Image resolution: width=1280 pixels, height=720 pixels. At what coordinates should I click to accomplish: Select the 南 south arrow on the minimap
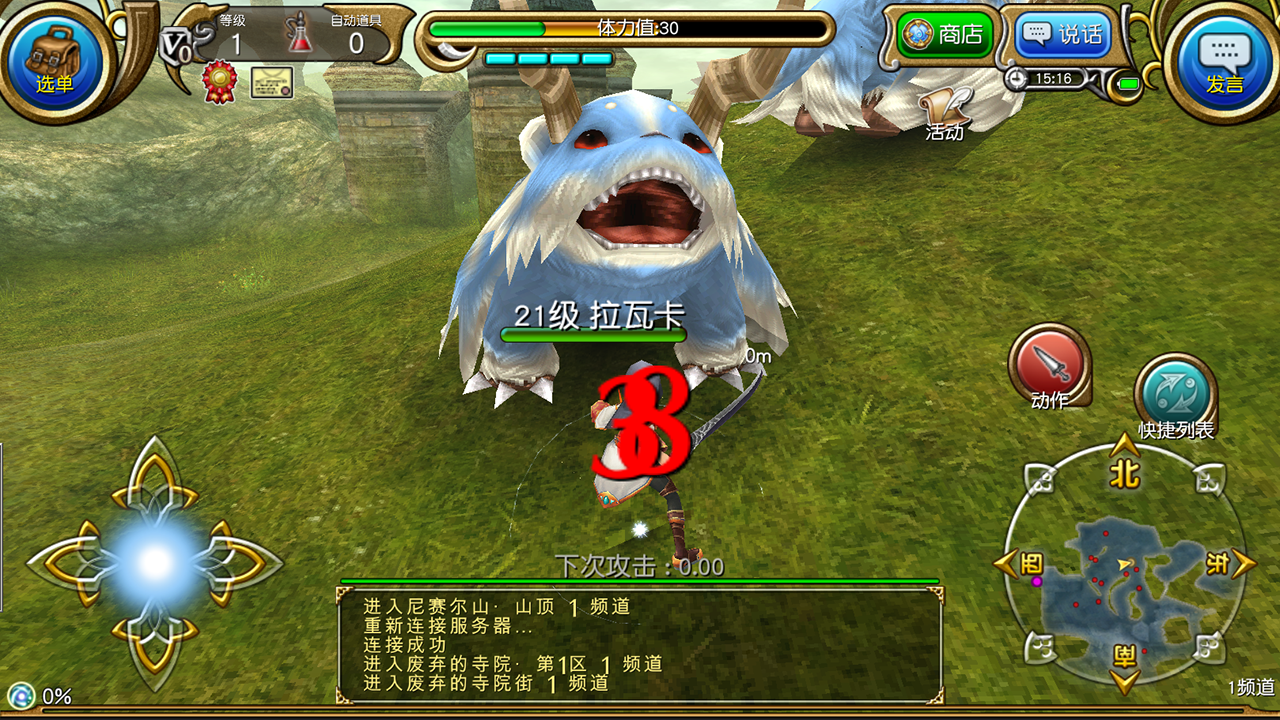(1125, 672)
